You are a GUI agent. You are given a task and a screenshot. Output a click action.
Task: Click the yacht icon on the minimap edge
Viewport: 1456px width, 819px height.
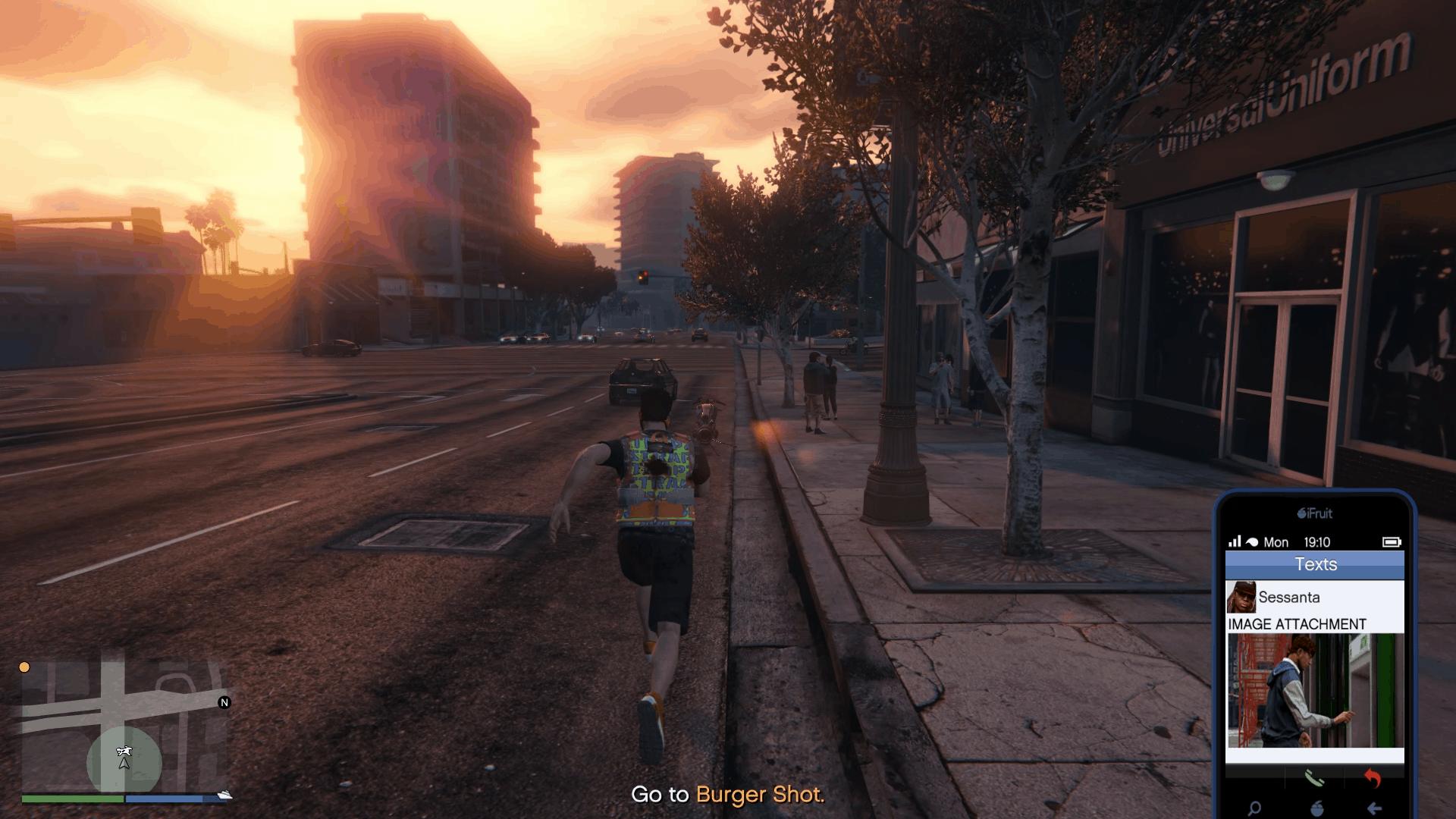tap(224, 795)
